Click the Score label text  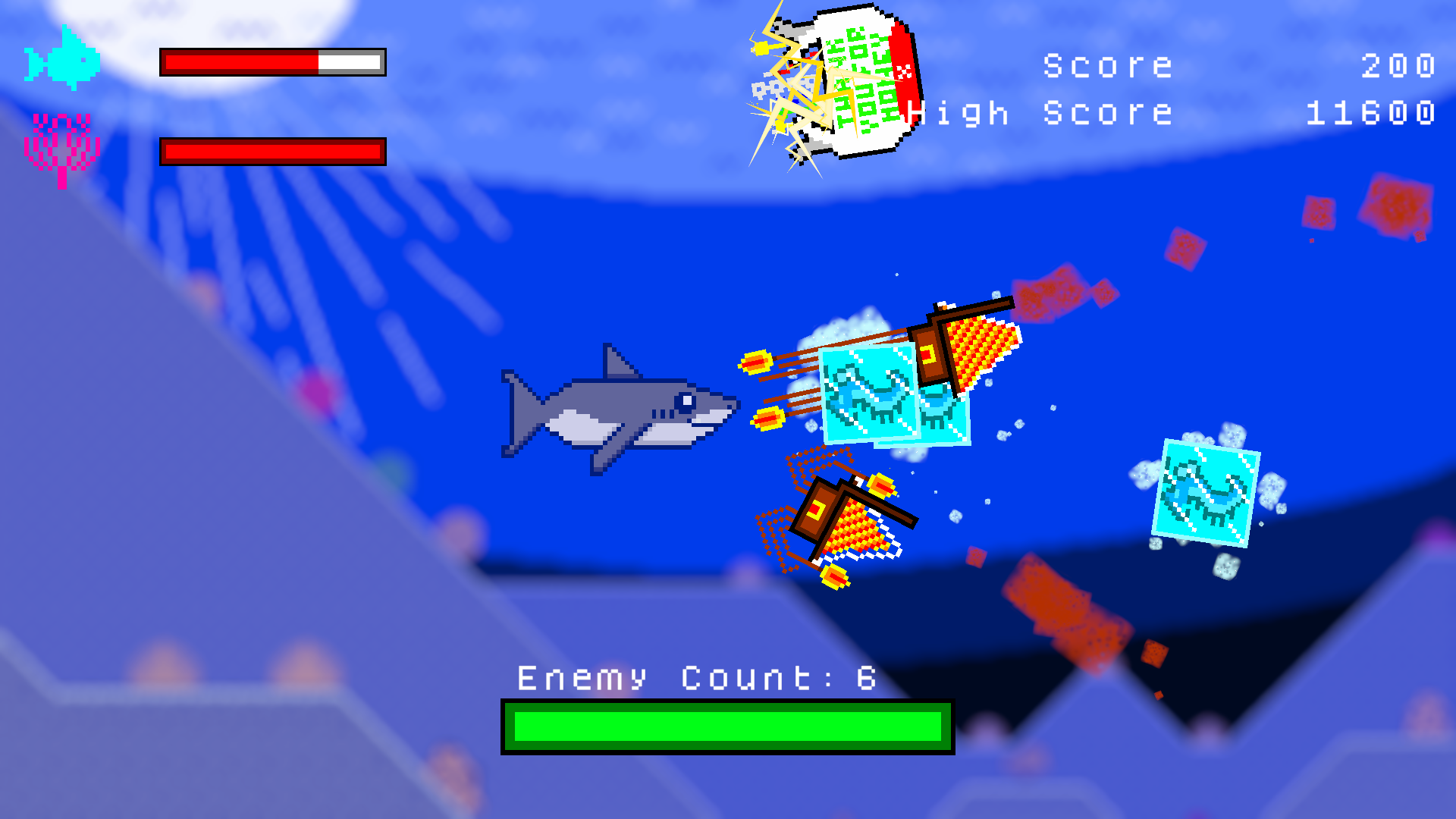tap(1107, 64)
